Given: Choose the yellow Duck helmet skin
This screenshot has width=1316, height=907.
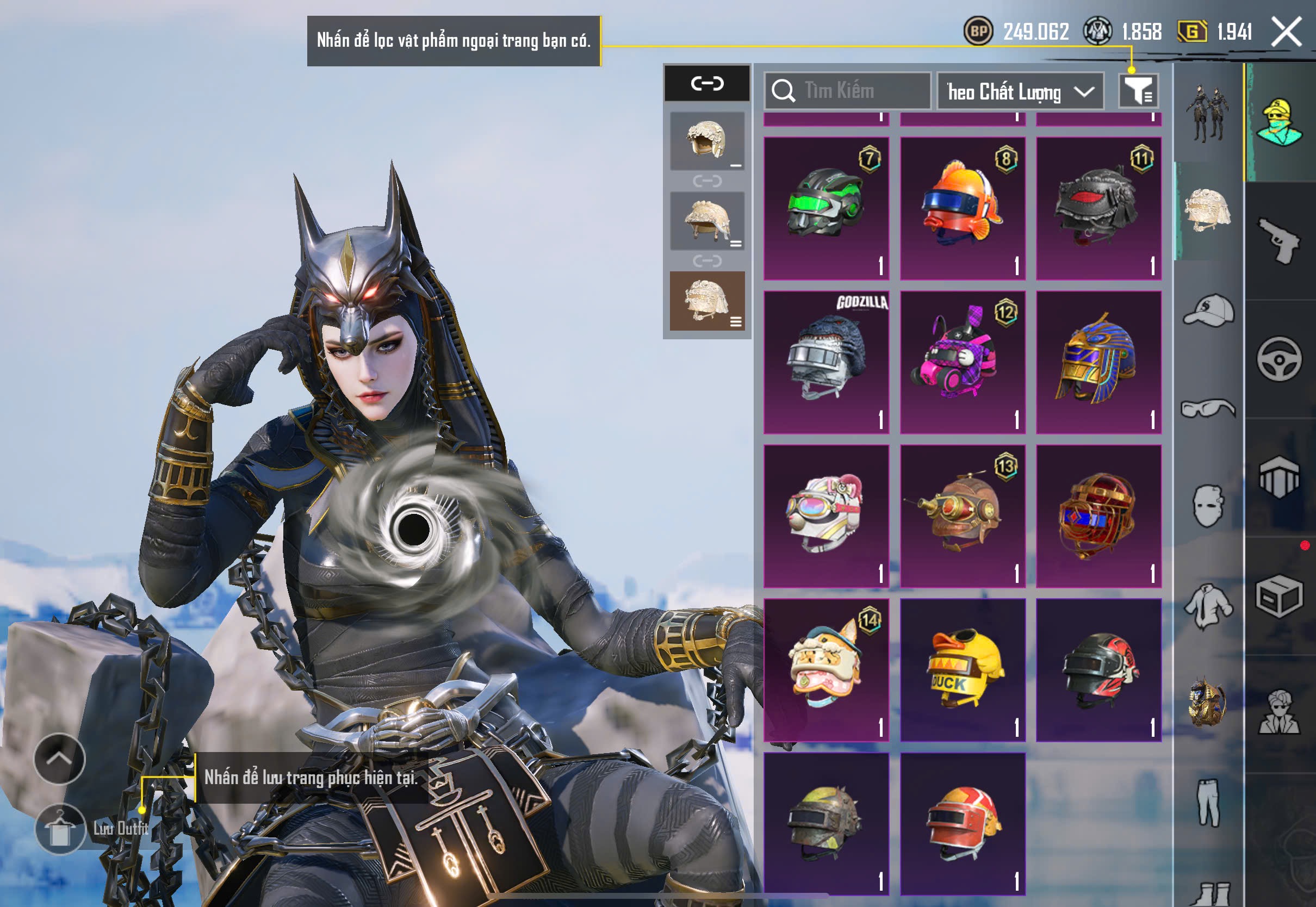Looking at the screenshot, I should [963, 670].
